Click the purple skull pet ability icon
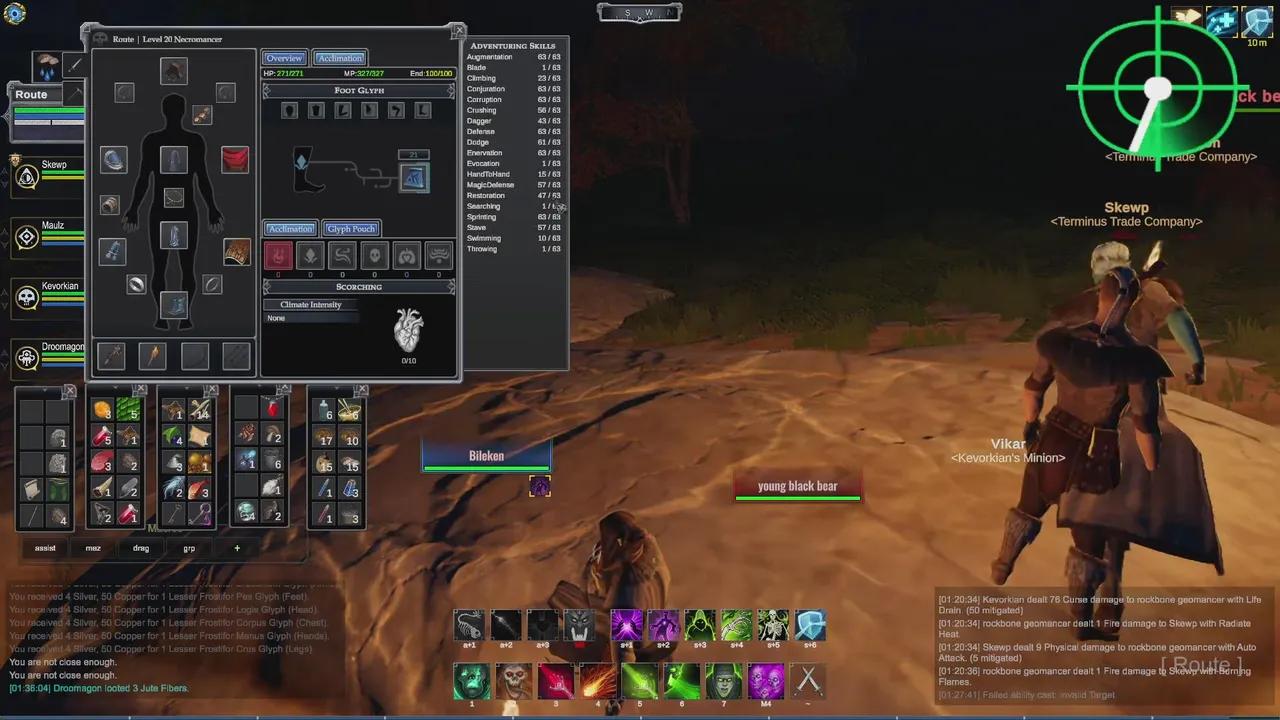Viewport: 1280px width, 720px height. [x=765, y=681]
